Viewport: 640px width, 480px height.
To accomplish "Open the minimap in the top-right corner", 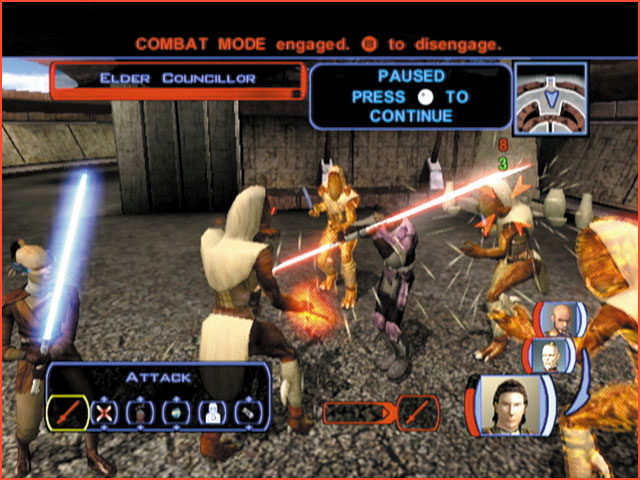I will [549, 97].
